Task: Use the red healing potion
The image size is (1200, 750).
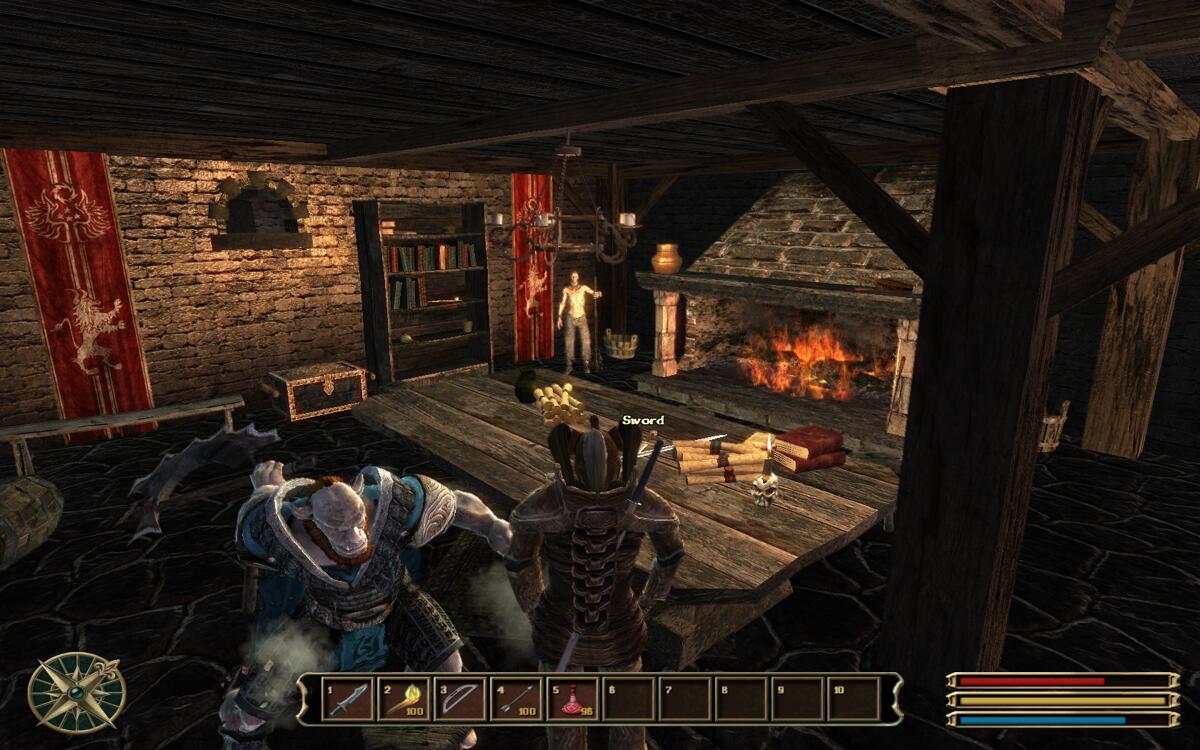Action: (x=573, y=699)
